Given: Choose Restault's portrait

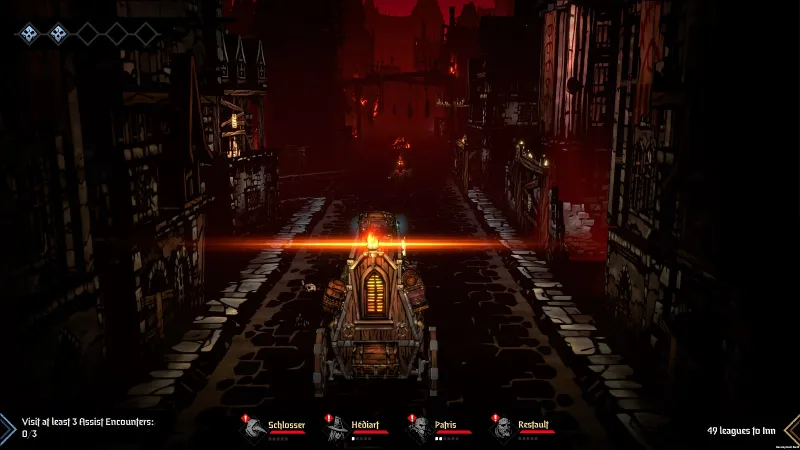Looking at the screenshot, I should (x=502, y=427).
